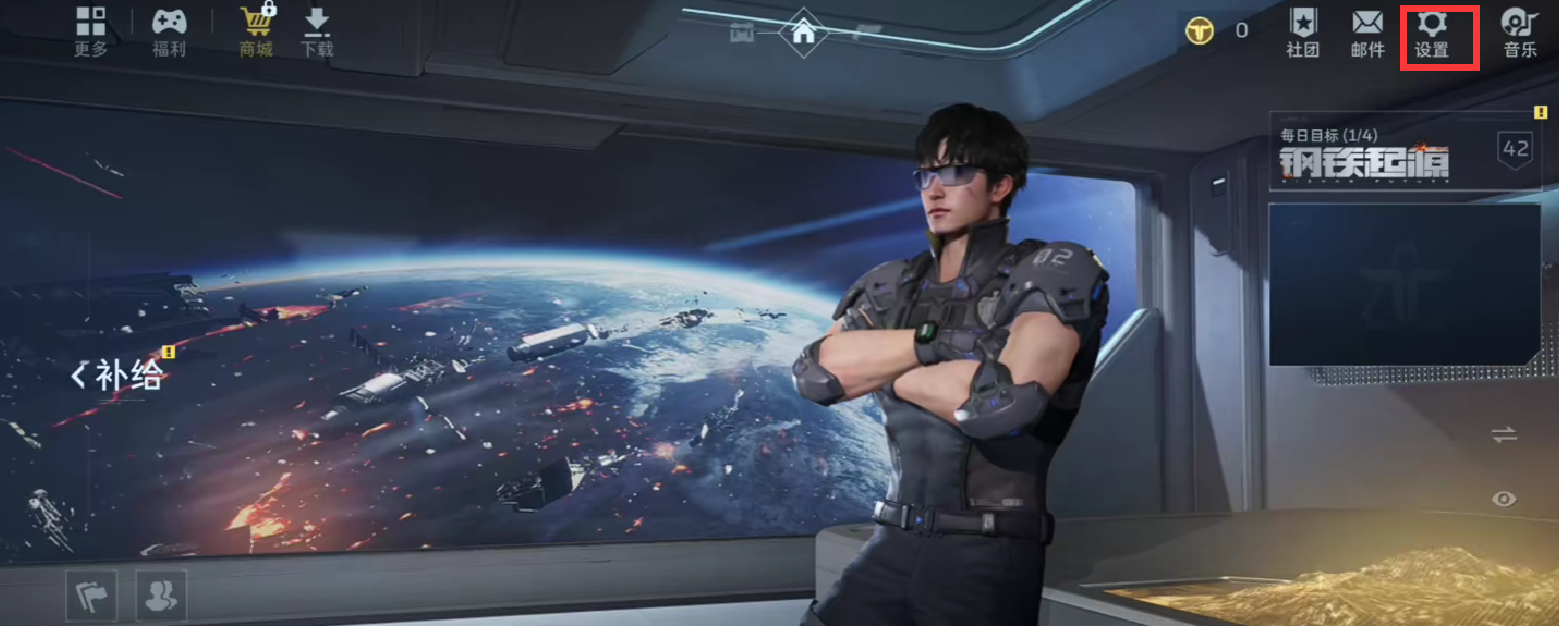
Task: Open the 每日目标 daily goals banner
Action: [1404, 151]
